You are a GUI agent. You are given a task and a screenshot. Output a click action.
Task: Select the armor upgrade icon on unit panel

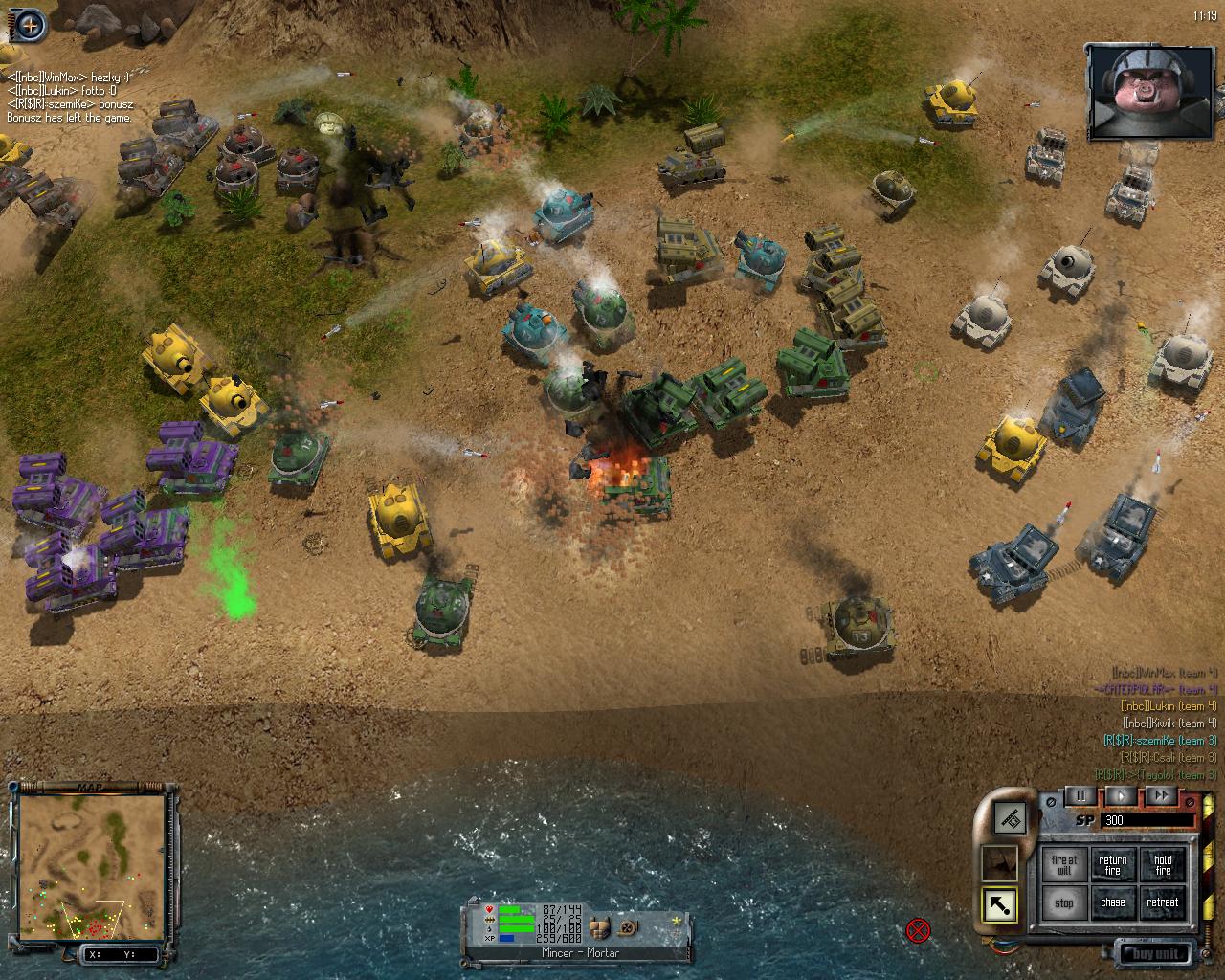tap(602, 927)
